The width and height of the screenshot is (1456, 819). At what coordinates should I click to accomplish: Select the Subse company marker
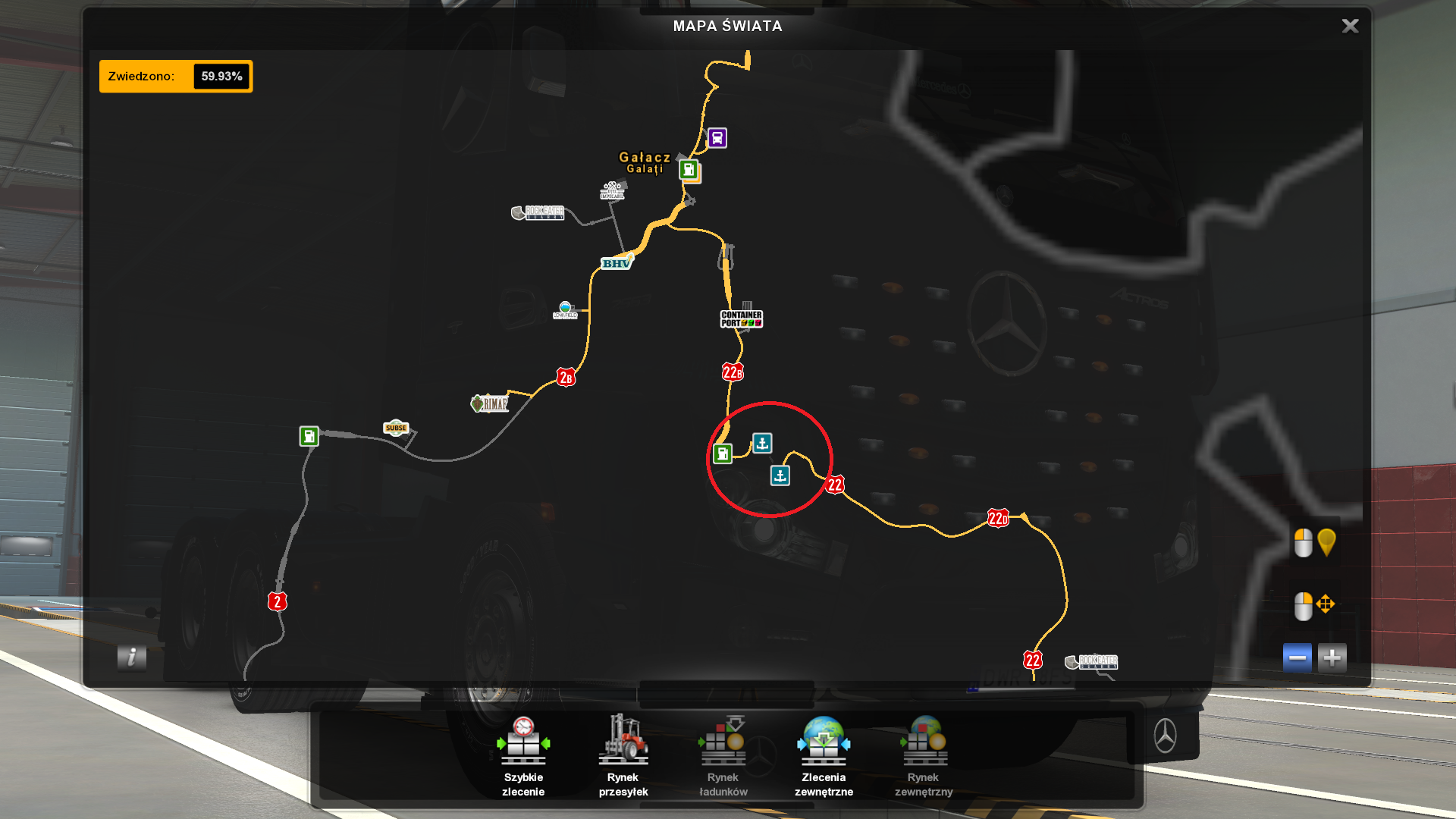(396, 428)
